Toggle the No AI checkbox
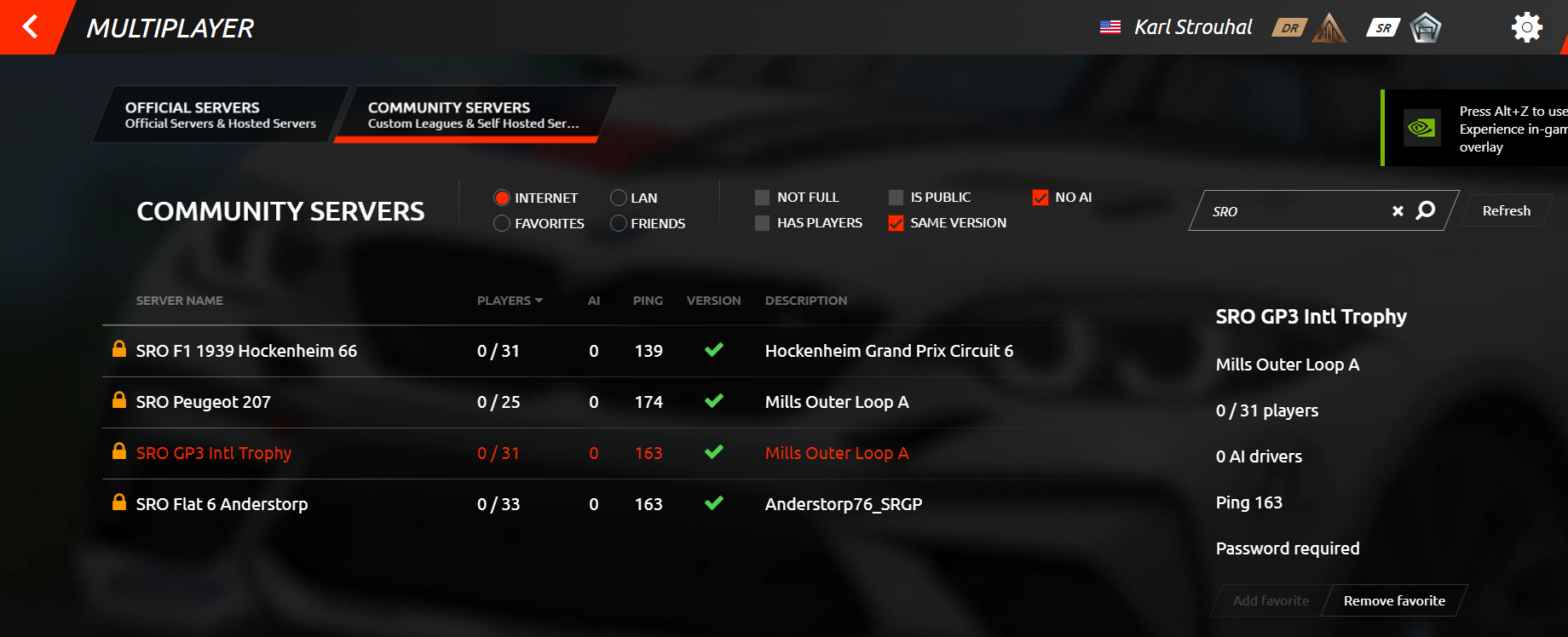This screenshot has width=1568, height=637. (x=1041, y=198)
